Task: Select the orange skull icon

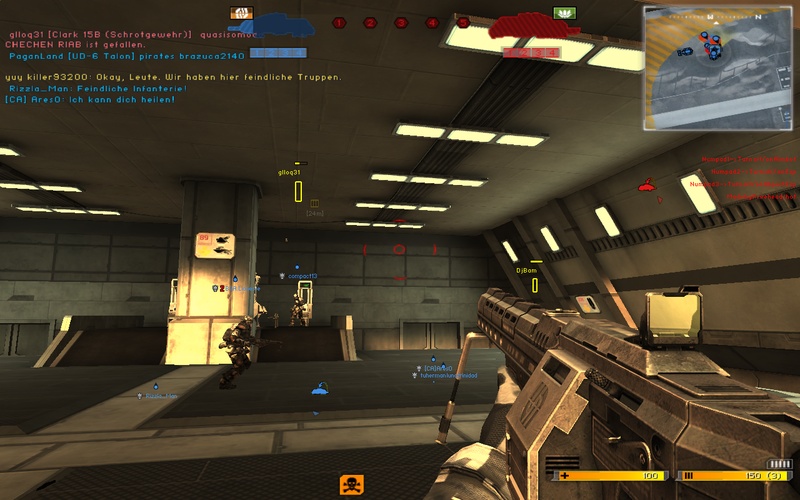Action: click(x=351, y=484)
